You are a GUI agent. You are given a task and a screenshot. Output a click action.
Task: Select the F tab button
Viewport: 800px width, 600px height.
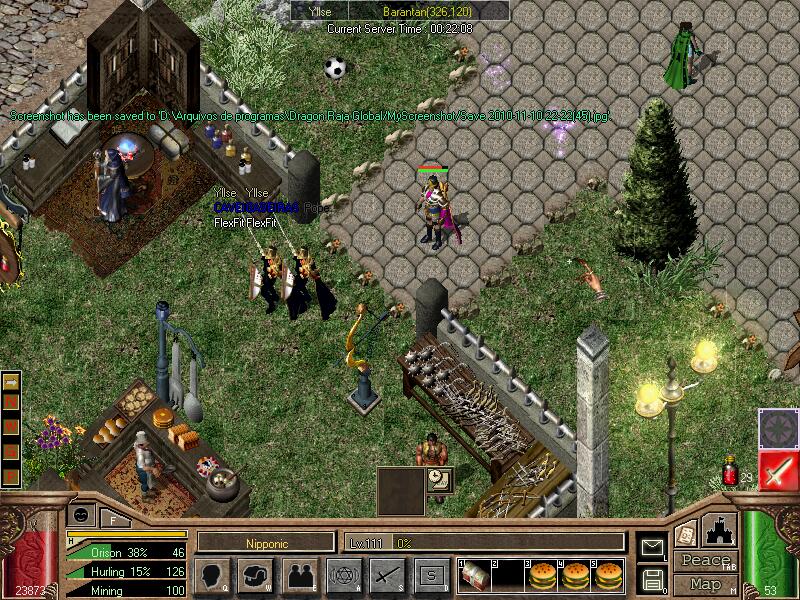click(x=113, y=518)
